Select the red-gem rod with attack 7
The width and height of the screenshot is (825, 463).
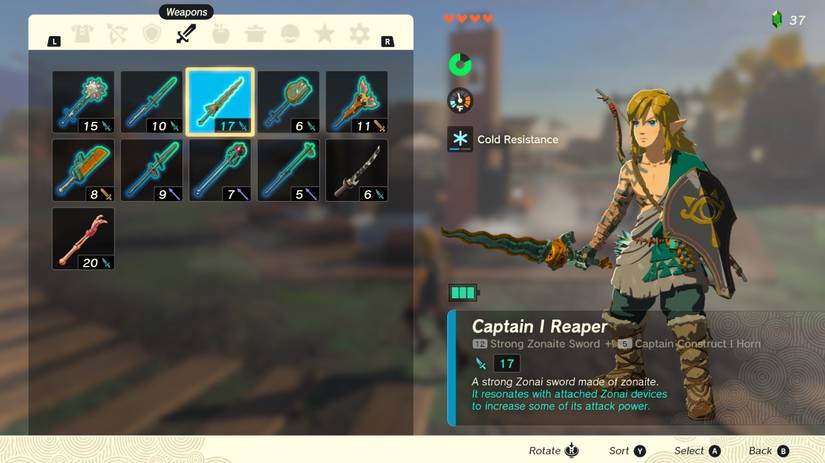220,170
